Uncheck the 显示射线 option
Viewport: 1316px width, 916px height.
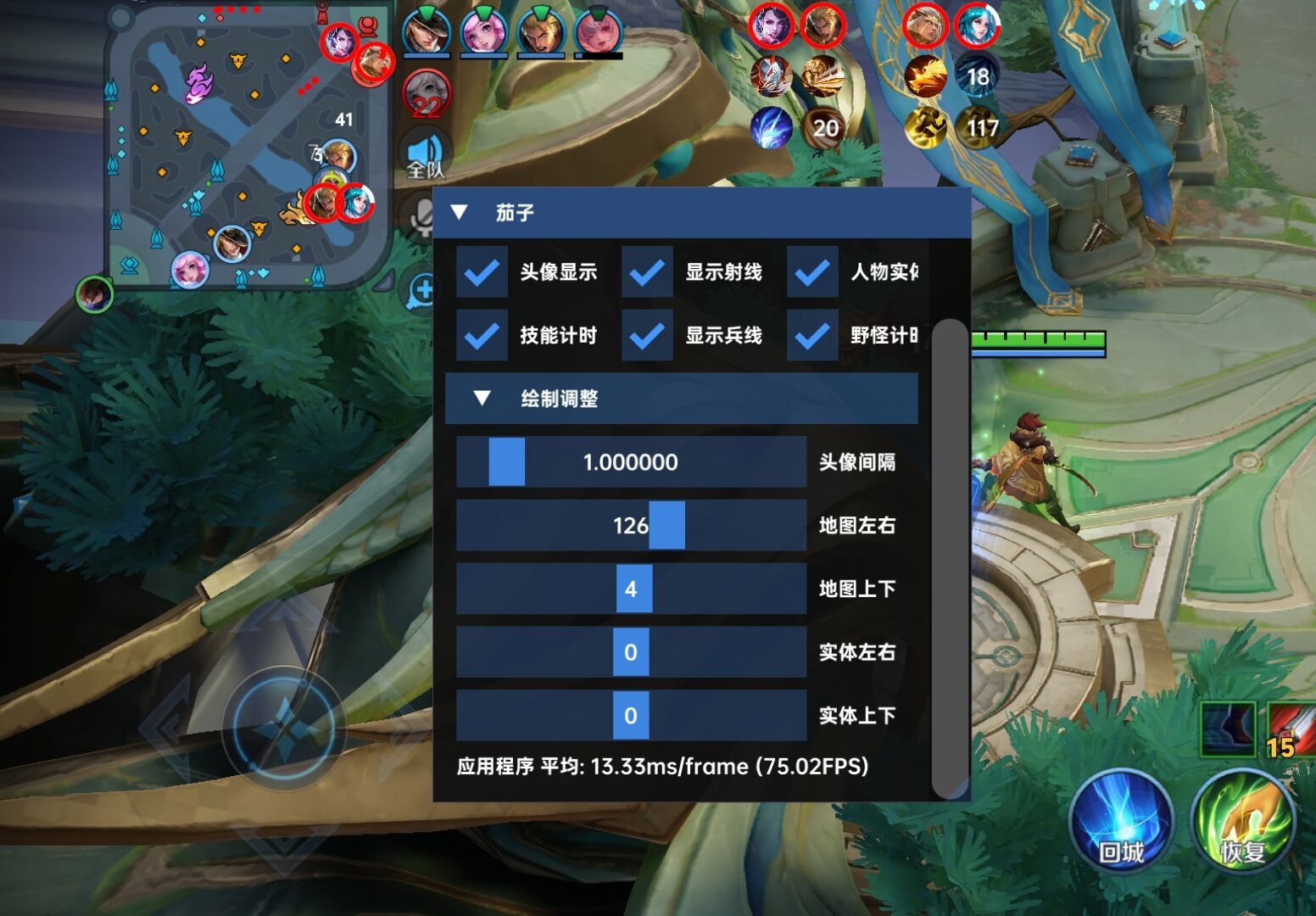(x=647, y=272)
